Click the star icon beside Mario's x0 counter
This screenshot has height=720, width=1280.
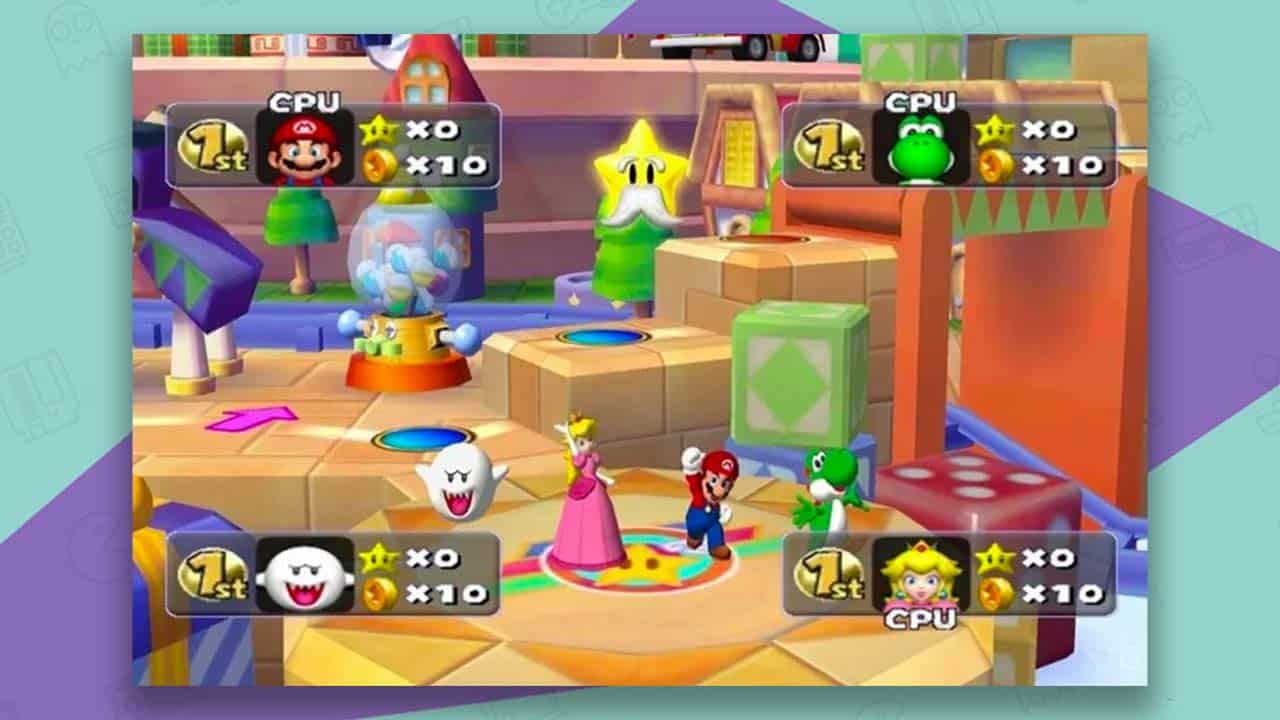coord(375,128)
